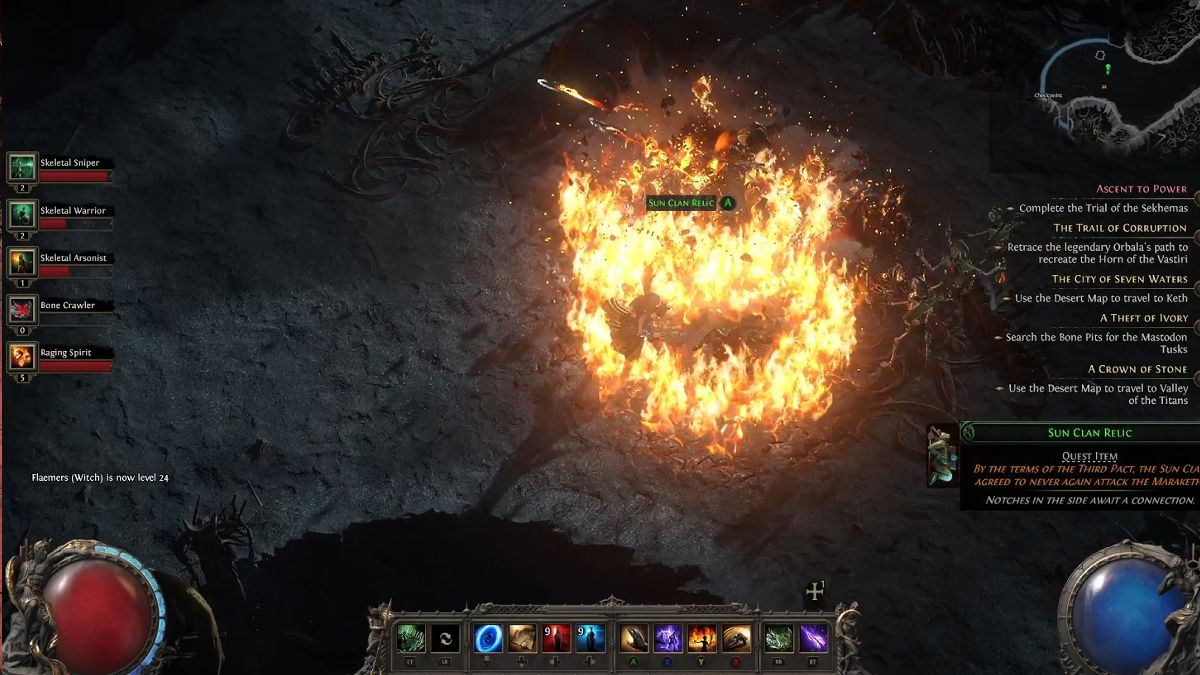Pick up the Sun Clan Relic label
Image resolution: width=1200 pixels, height=675 pixels.
[682, 203]
